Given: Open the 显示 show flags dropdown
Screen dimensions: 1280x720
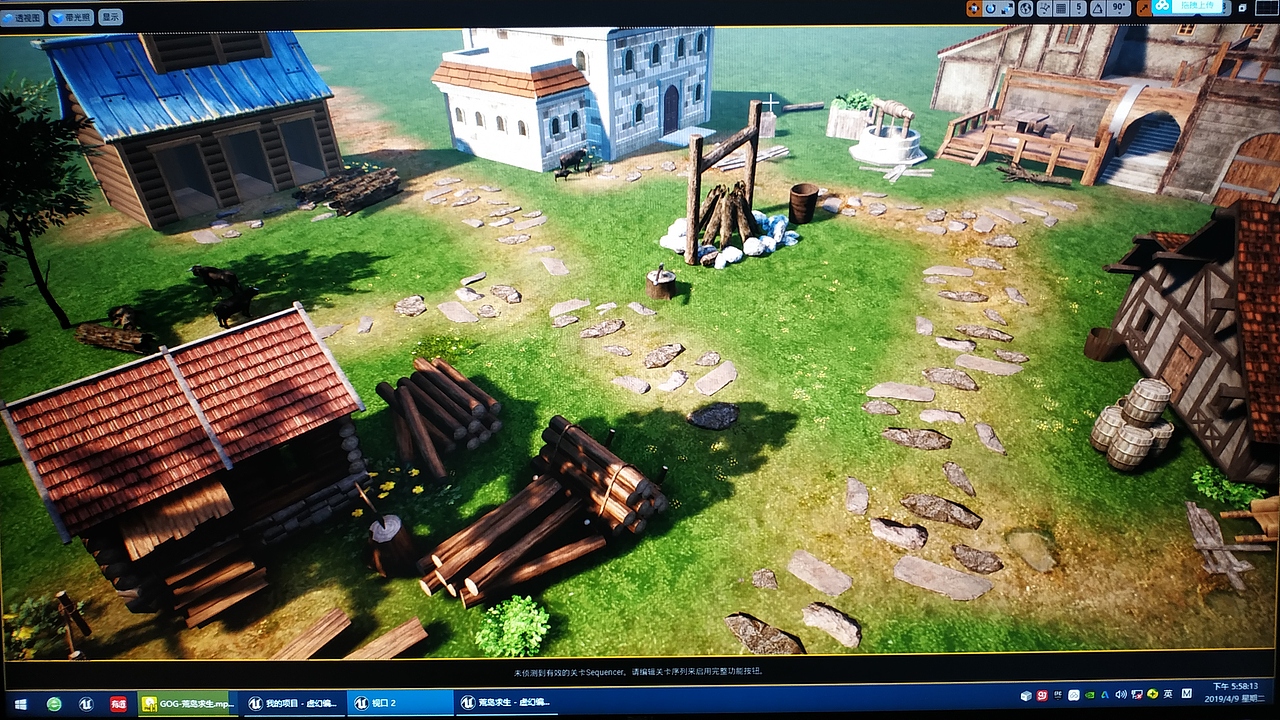Looking at the screenshot, I should coord(112,15).
